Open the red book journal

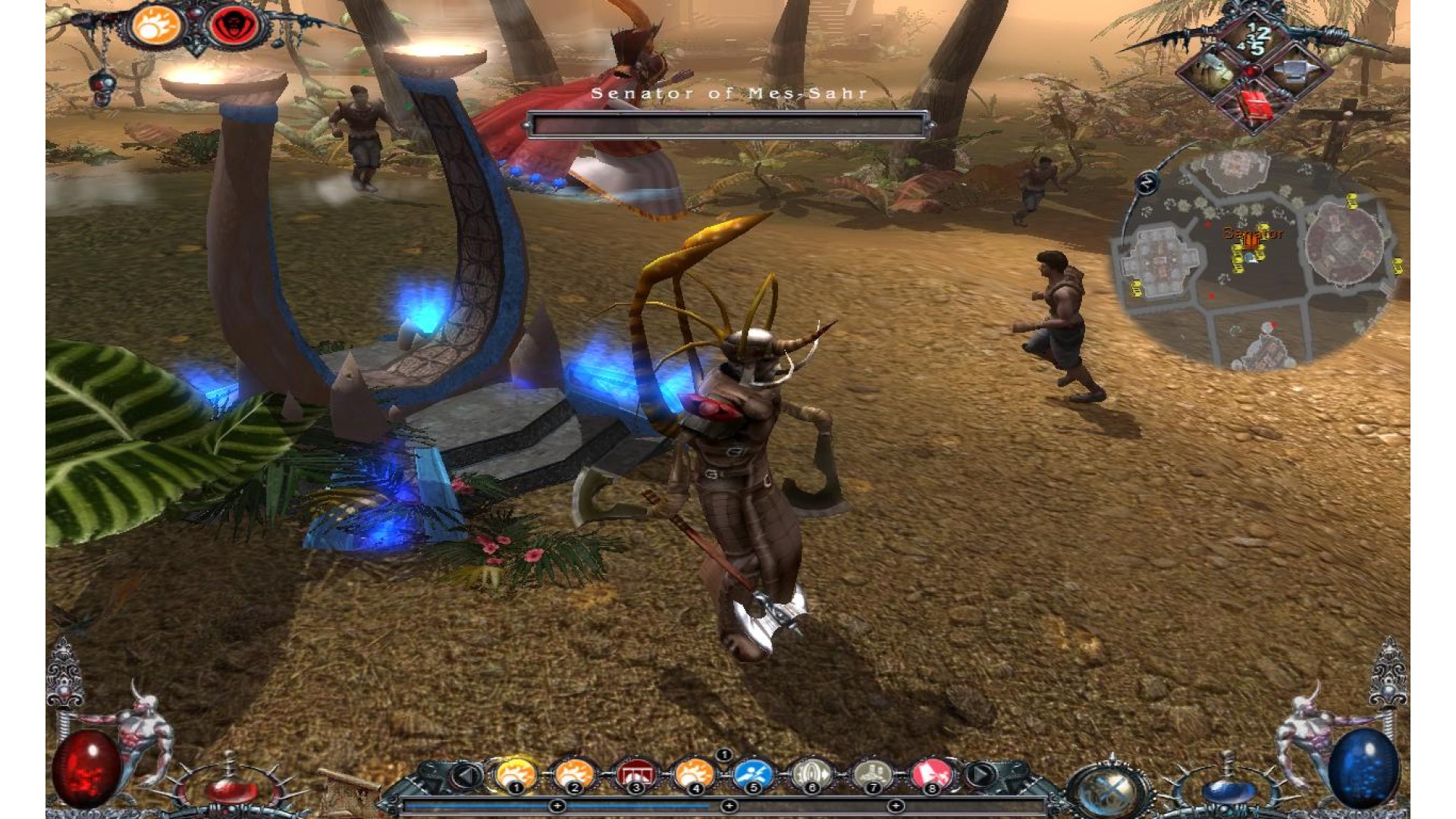tap(1256, 105)
